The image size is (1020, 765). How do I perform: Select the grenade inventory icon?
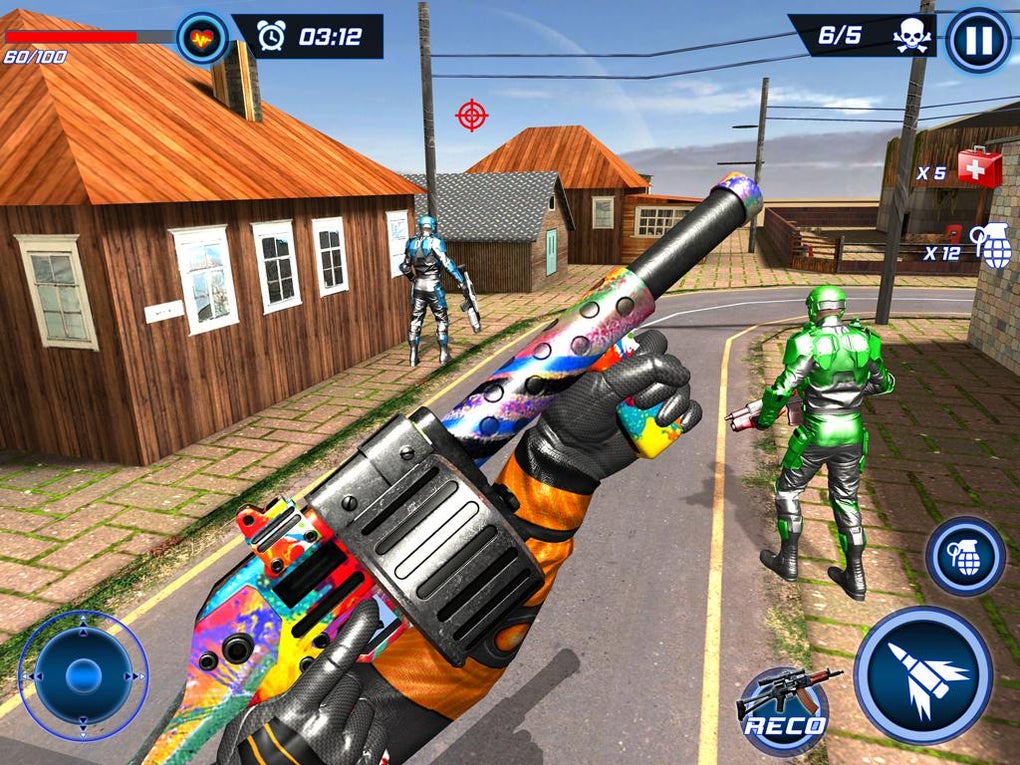click(996, 246)
